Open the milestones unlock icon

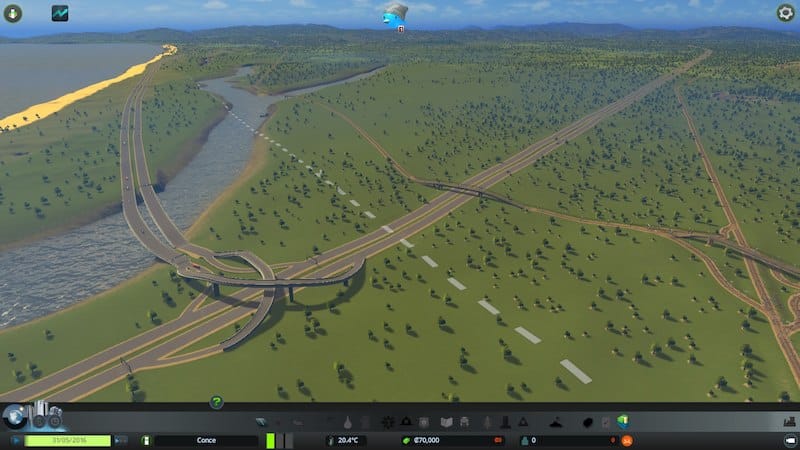(x=46, y=417)
